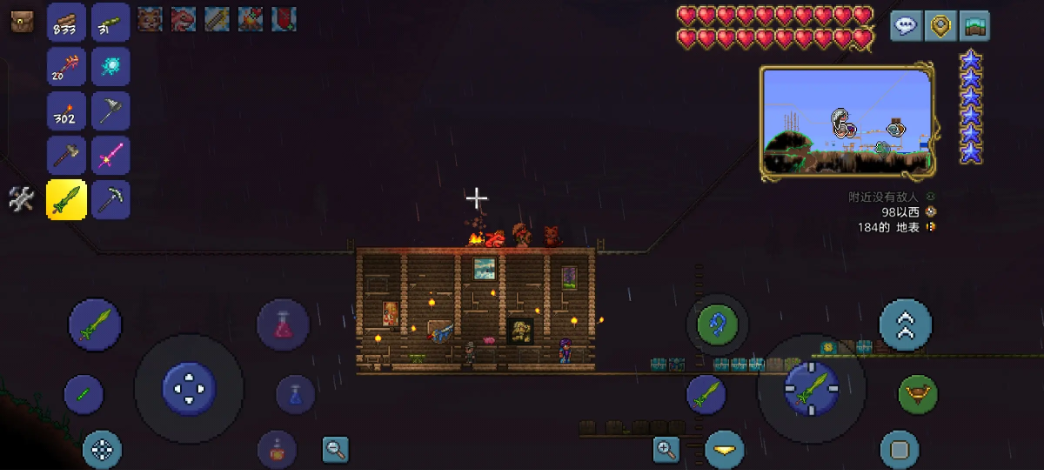Select the wooden hammer slot
1044x470 pixels.
point(66,155)
